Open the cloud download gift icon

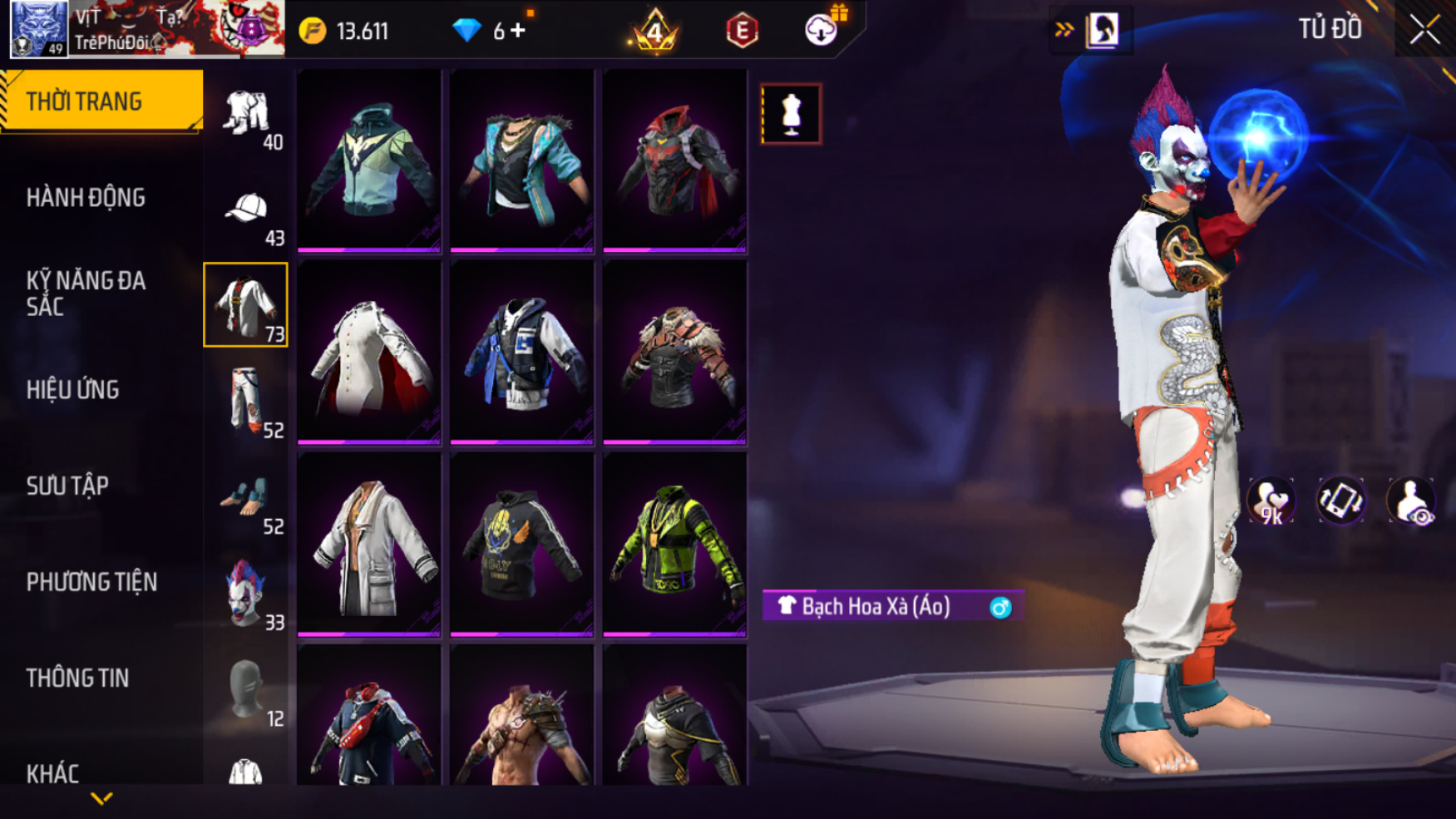[822, 31]
